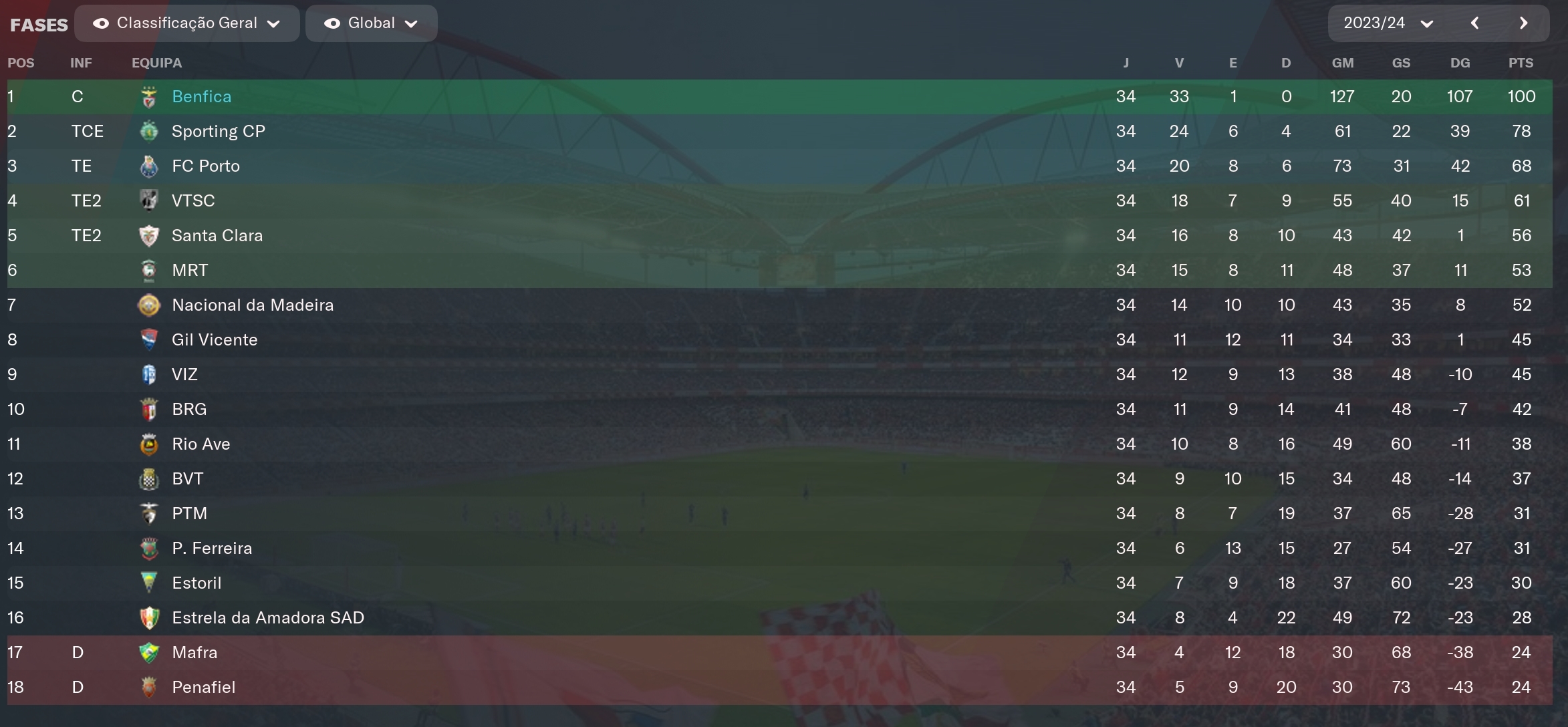Open the 2023/24 season selector
Viewport: 1568px width, 727px height.
(1388, 23)
